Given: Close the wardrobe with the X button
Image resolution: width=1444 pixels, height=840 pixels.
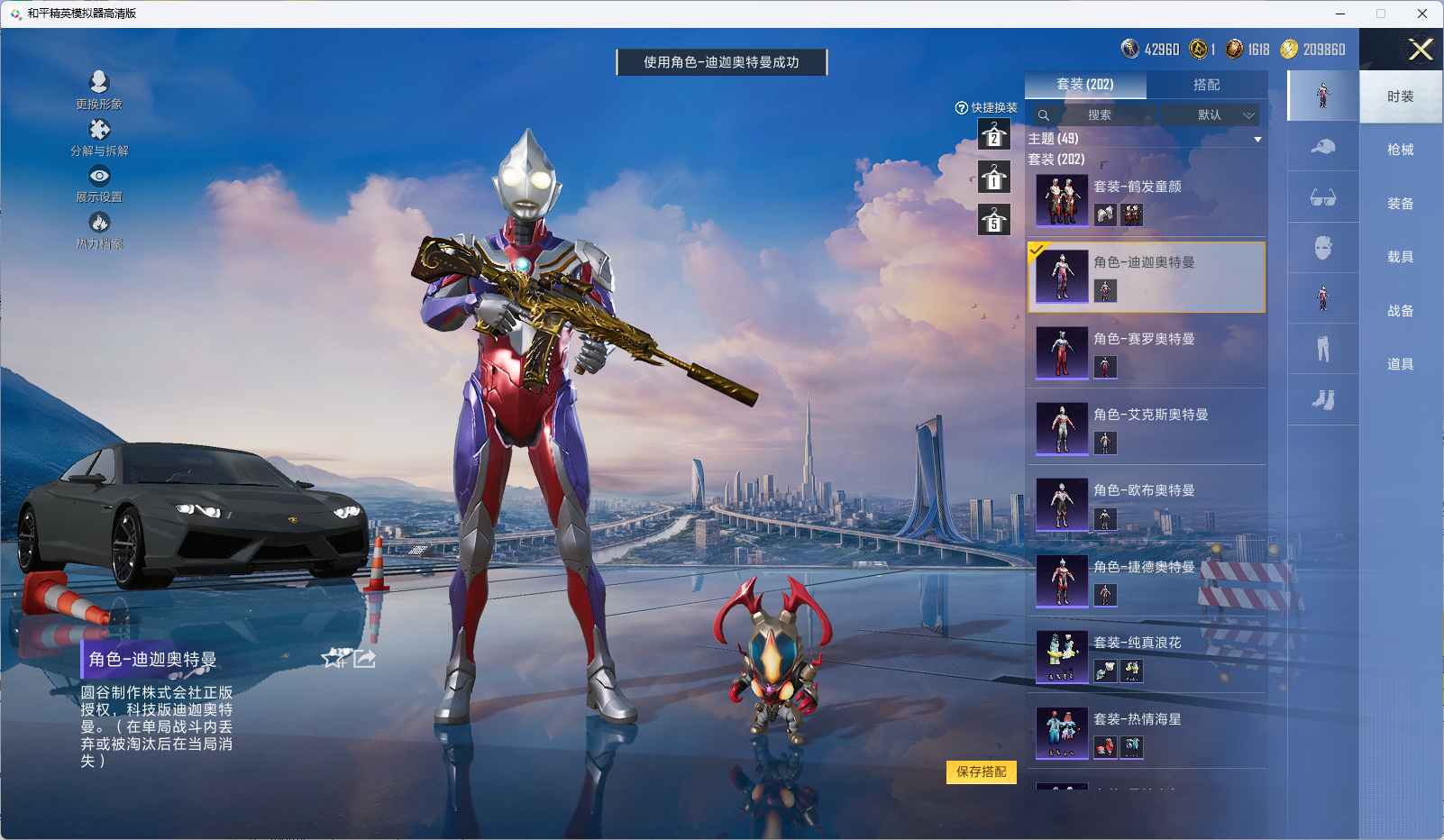Looking at the screenshot, I should 1421,50.
